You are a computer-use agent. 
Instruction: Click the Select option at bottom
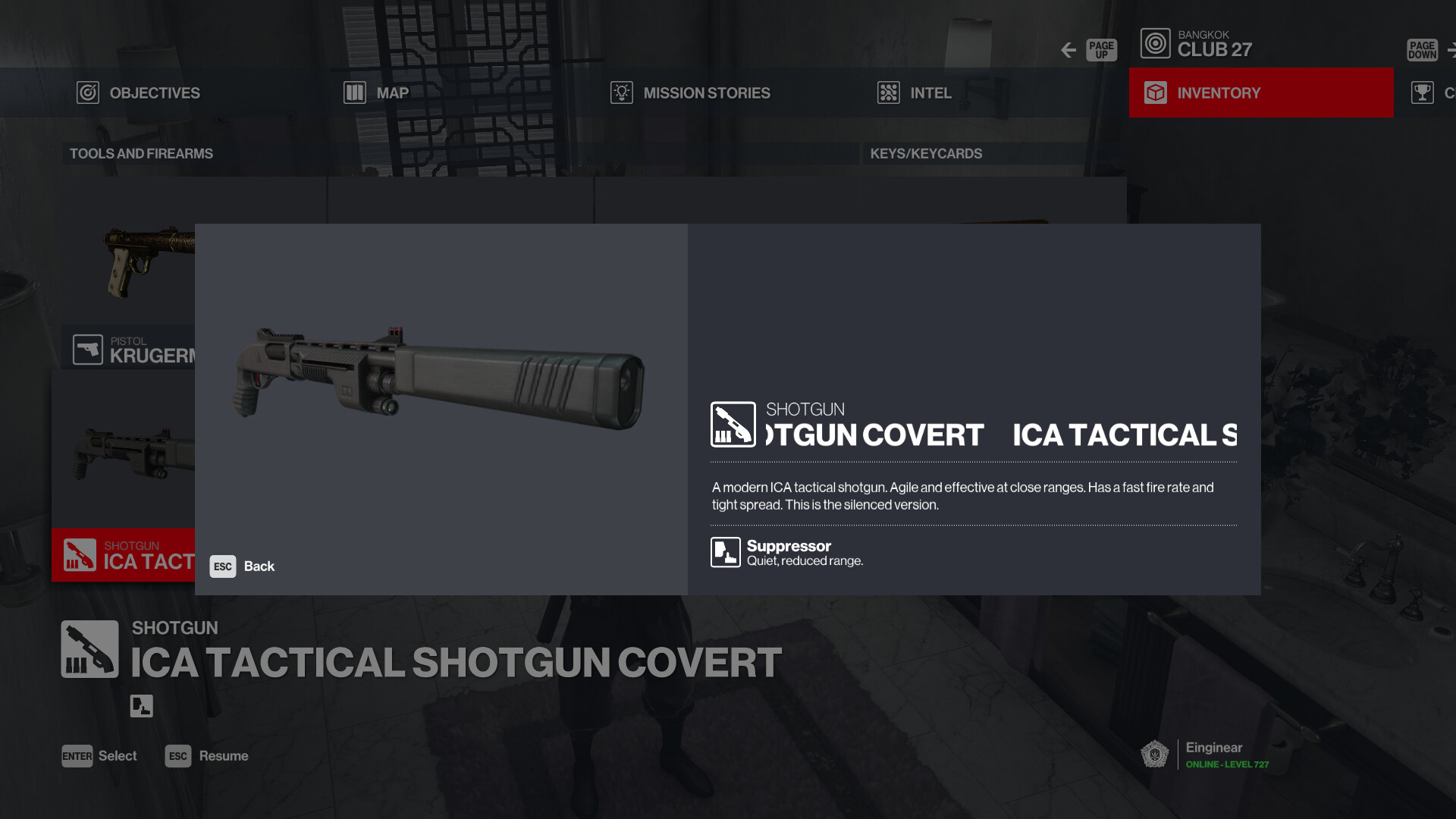tap(99, 756)
